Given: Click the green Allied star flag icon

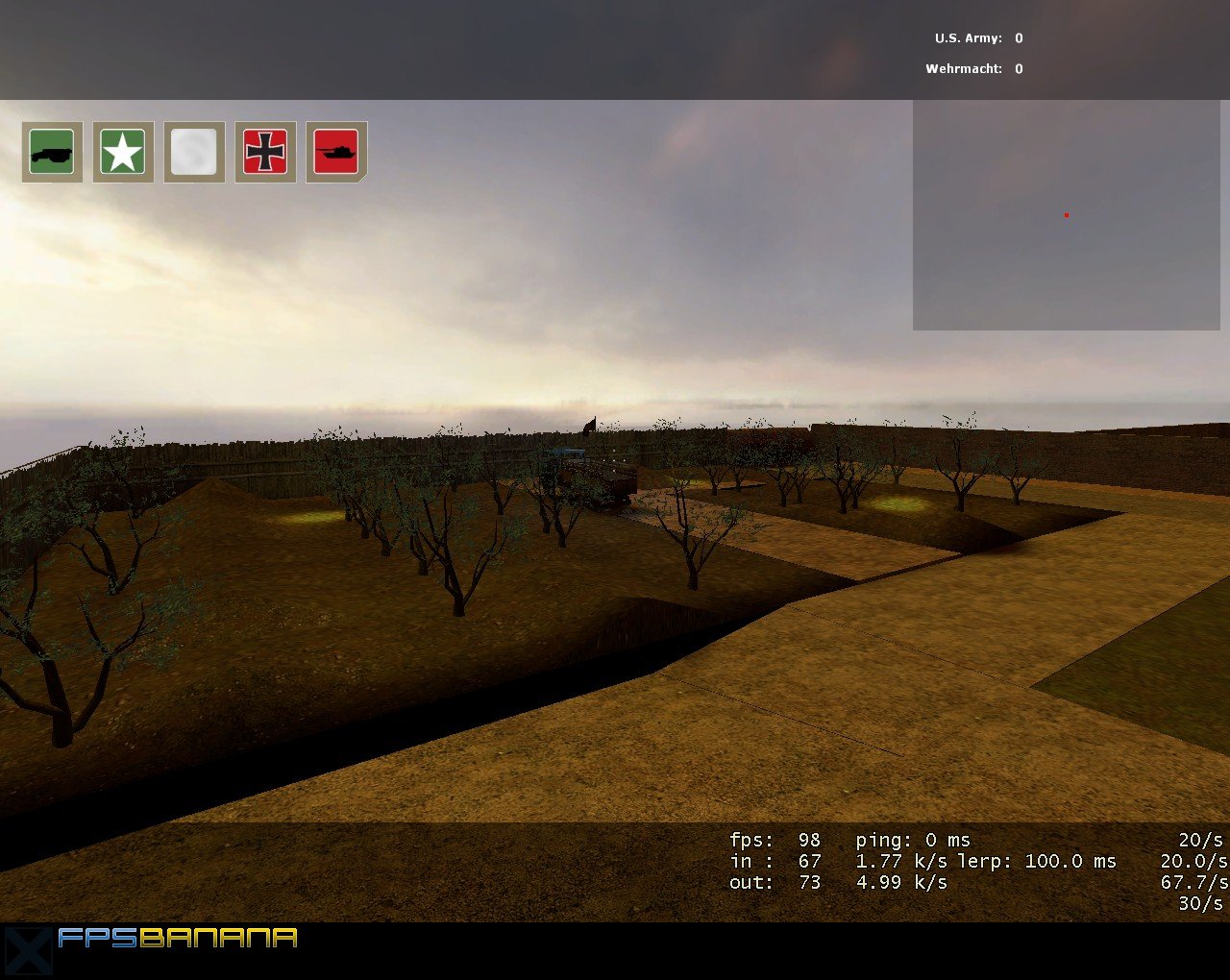Looking at the screenshot, I should tap(122, 151).
